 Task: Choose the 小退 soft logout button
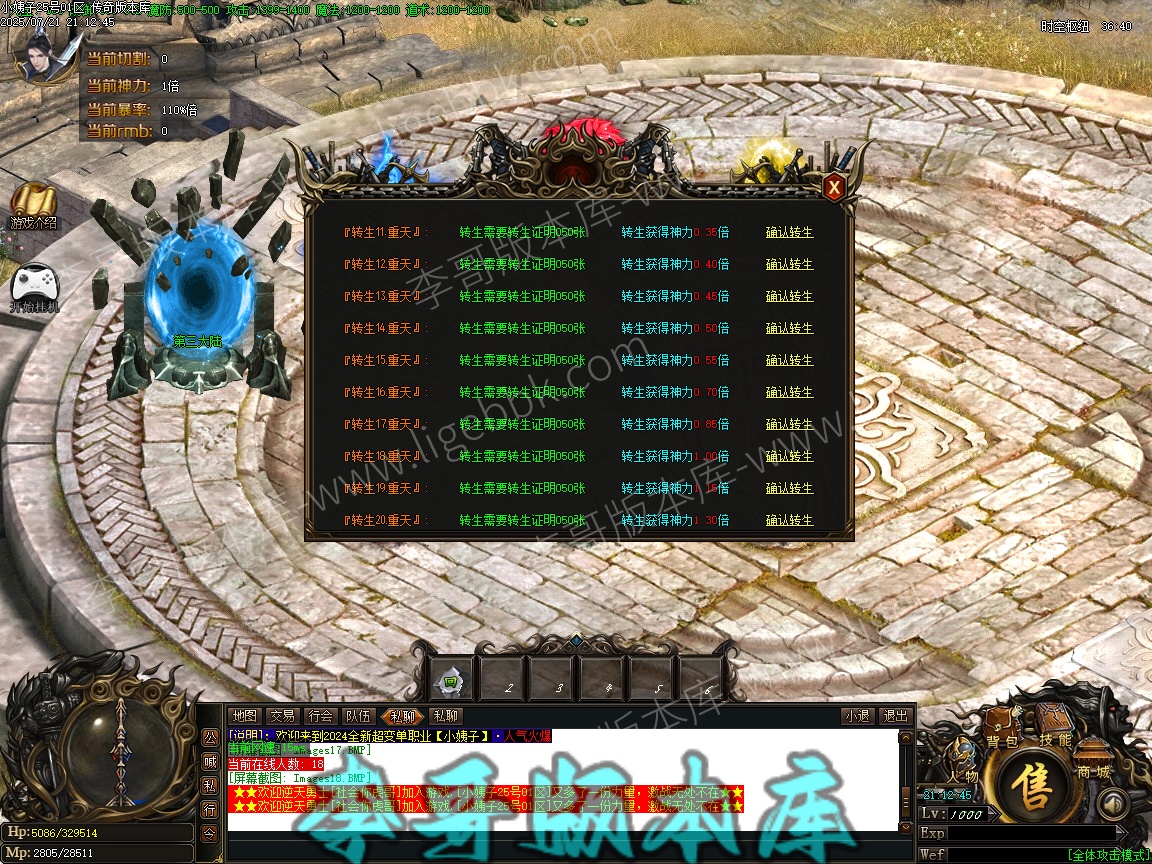pos(857,716)
